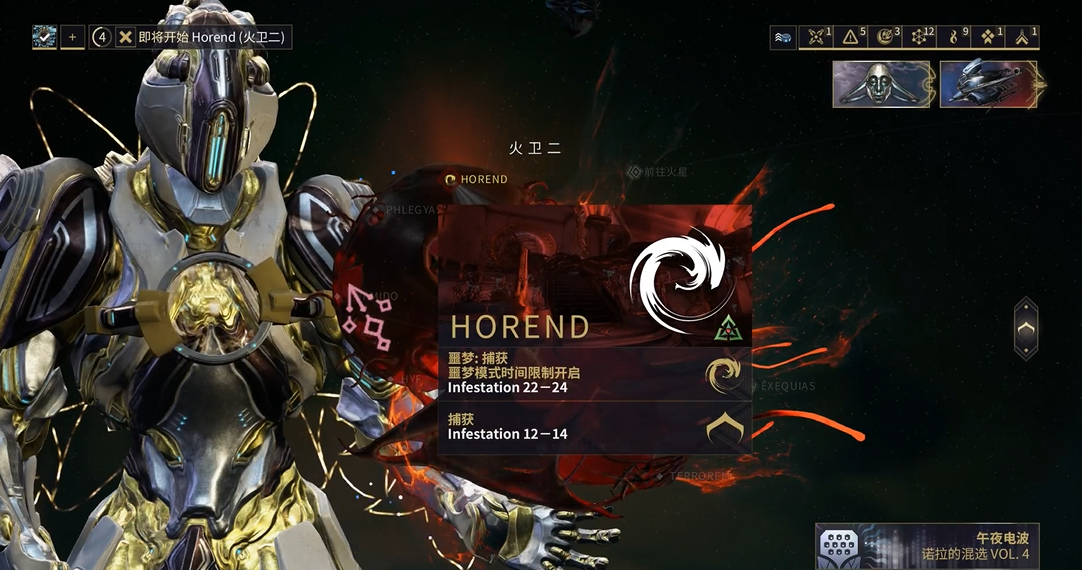Image resolution: width=1082 pixels, height=570 pixels.
Task: Open the silver mask event banner
Action: pyautogui.click(x=881, y=84)
